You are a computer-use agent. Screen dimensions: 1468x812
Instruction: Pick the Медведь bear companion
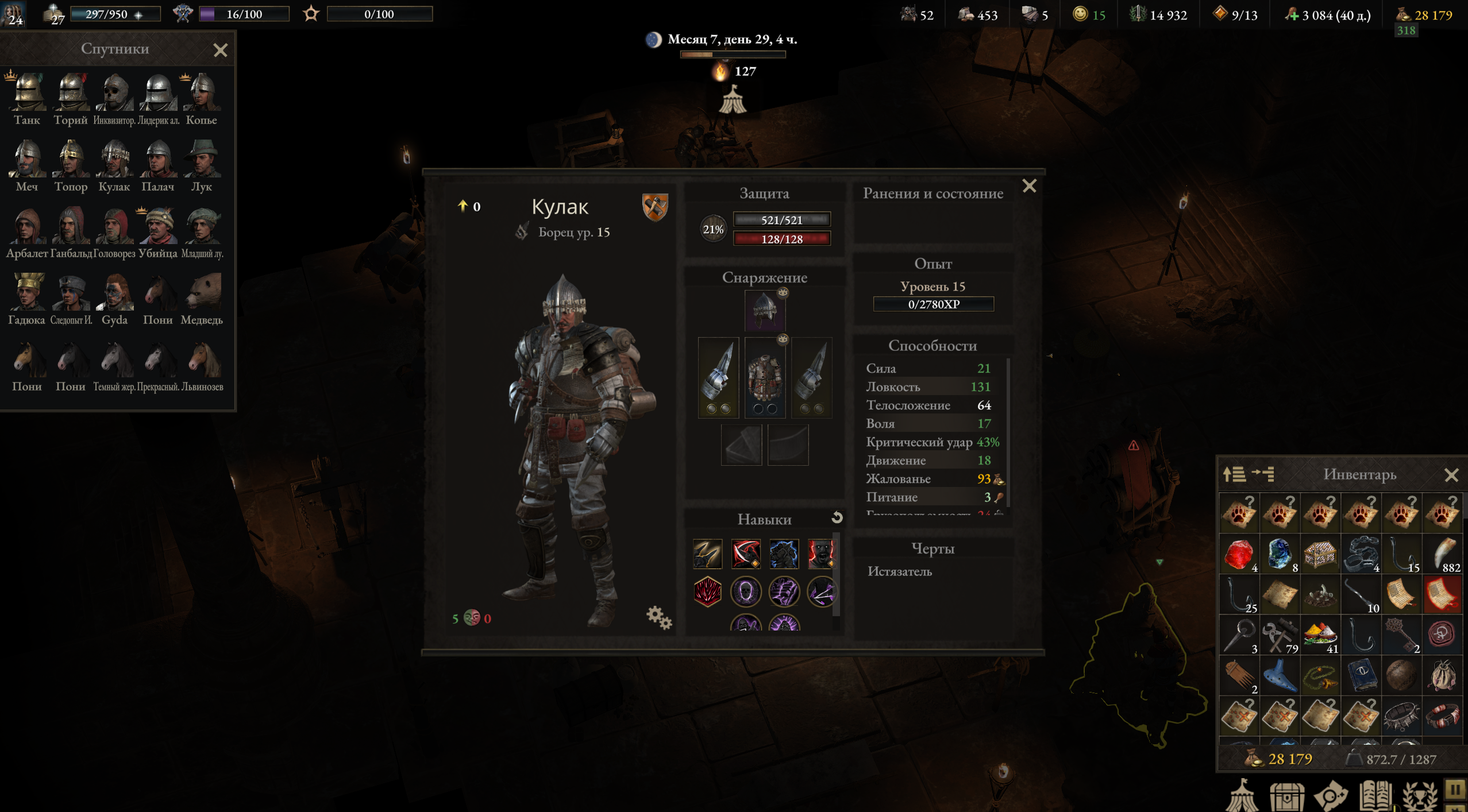[202, 293]
